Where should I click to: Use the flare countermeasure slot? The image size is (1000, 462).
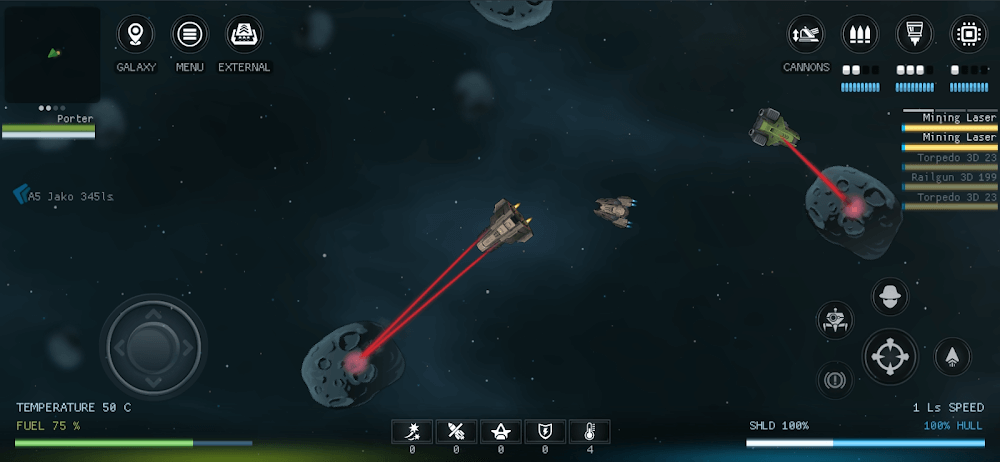[411, 431]
